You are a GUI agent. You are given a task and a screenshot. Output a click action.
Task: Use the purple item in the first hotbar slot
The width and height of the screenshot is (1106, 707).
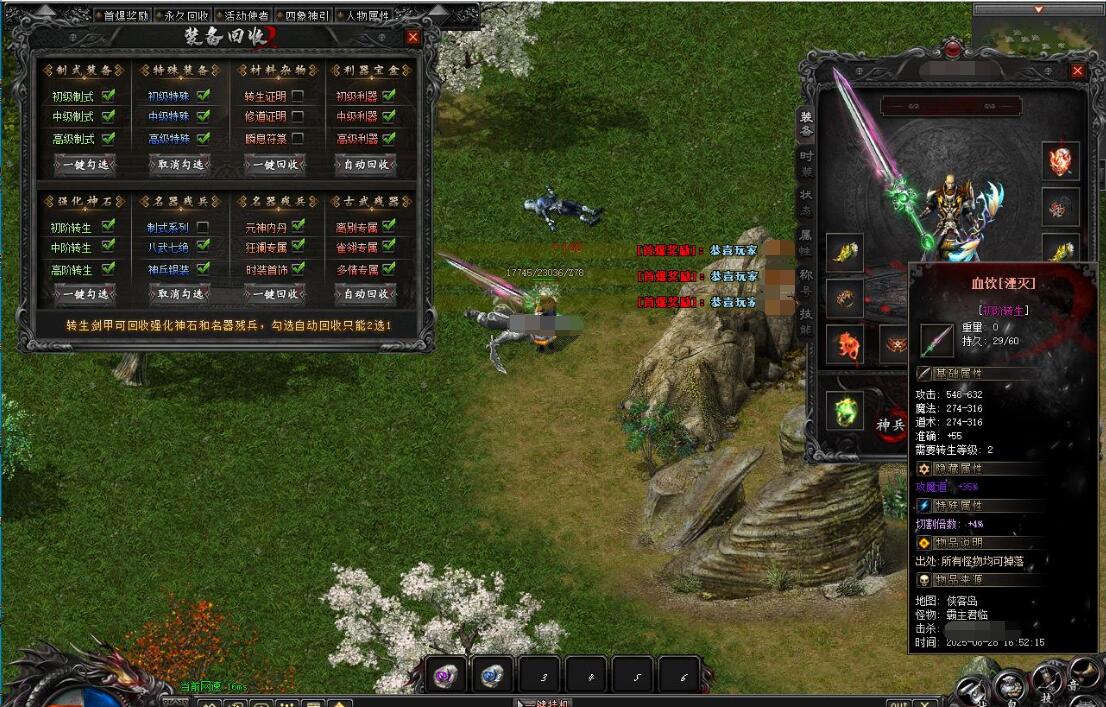[x=446, y=676]
